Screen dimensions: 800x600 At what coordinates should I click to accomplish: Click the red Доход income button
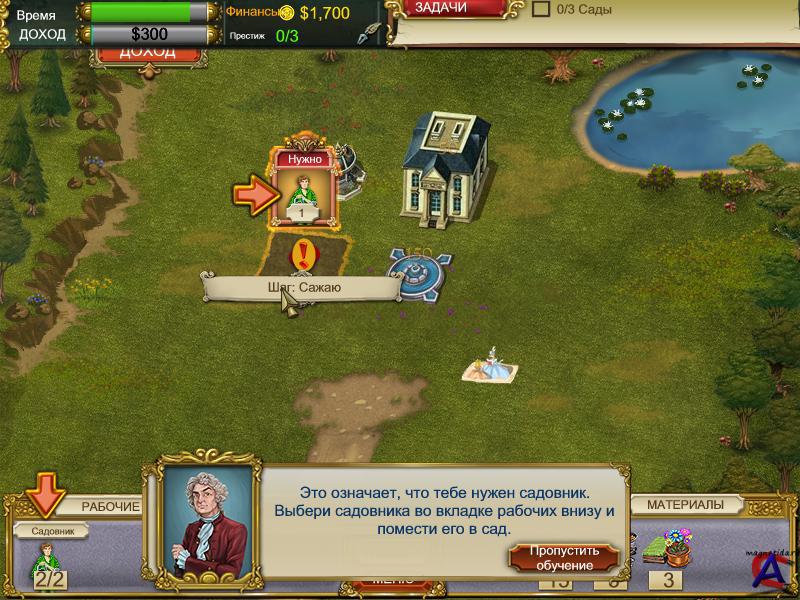click(146, 53)
